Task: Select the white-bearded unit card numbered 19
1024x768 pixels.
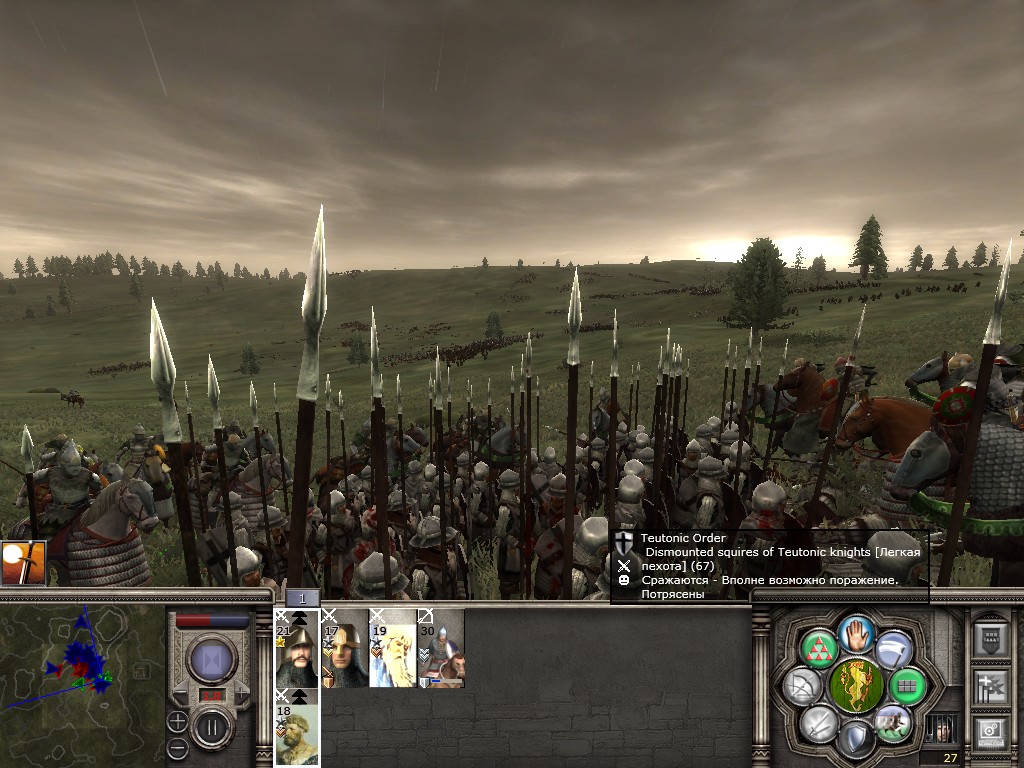Action: pos(393,648)
